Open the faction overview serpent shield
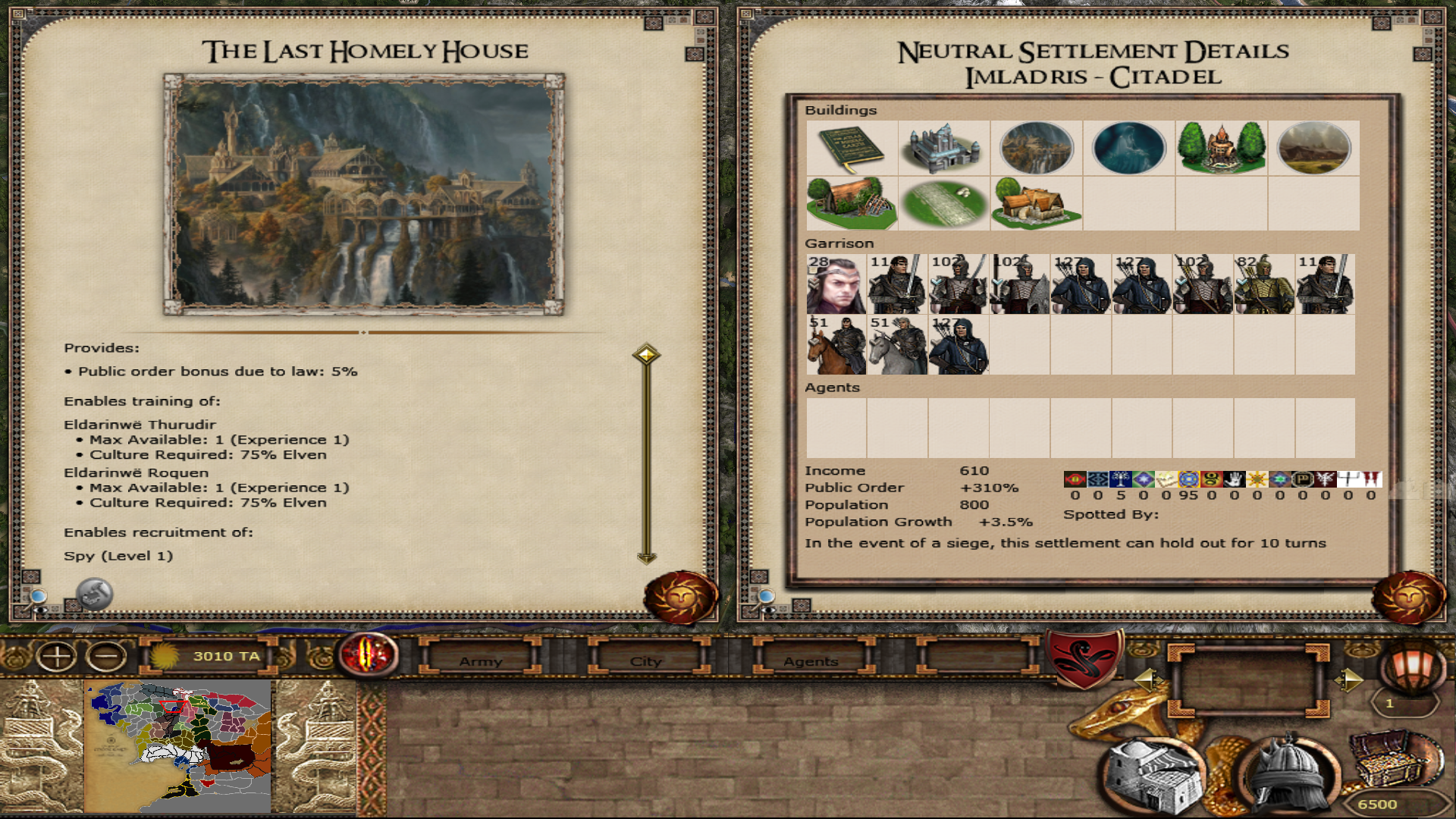Screen dimensions: 1456x819 coord(1085,657)
